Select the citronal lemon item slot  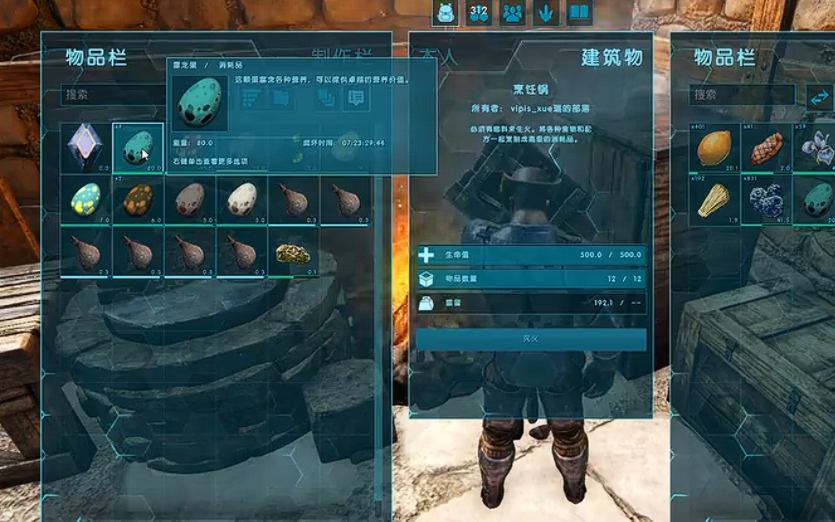(715, 148)
